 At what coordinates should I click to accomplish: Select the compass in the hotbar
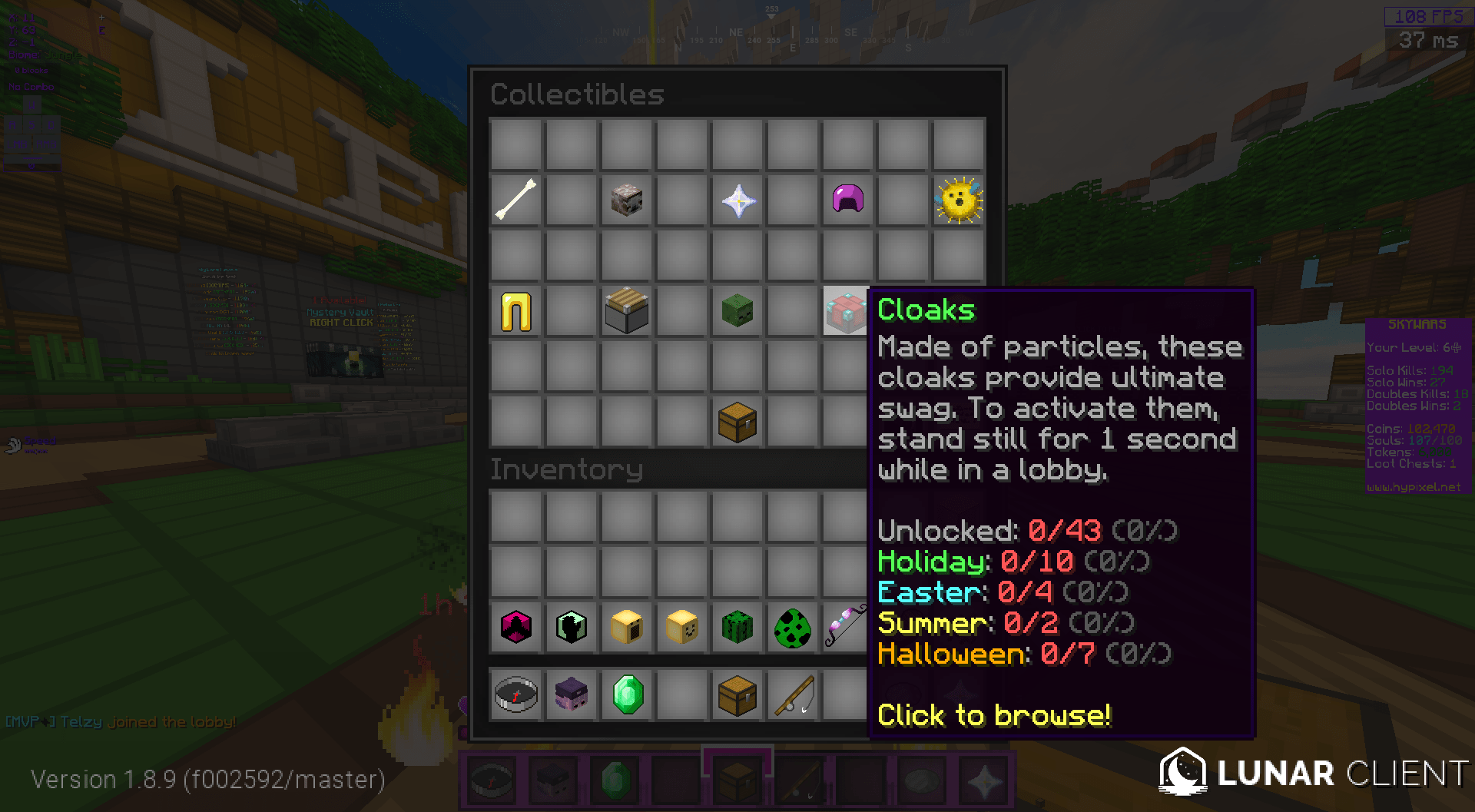click(x=492, y=779)
